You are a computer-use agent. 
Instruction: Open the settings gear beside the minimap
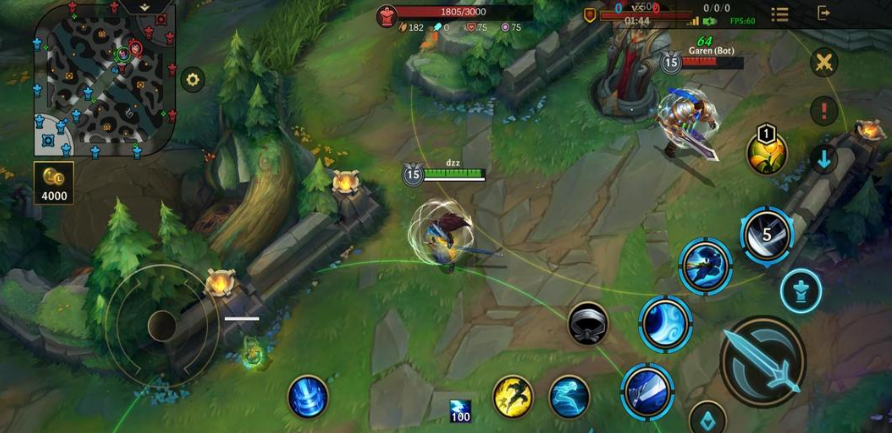pyautogui.click(x=192, y=79)
